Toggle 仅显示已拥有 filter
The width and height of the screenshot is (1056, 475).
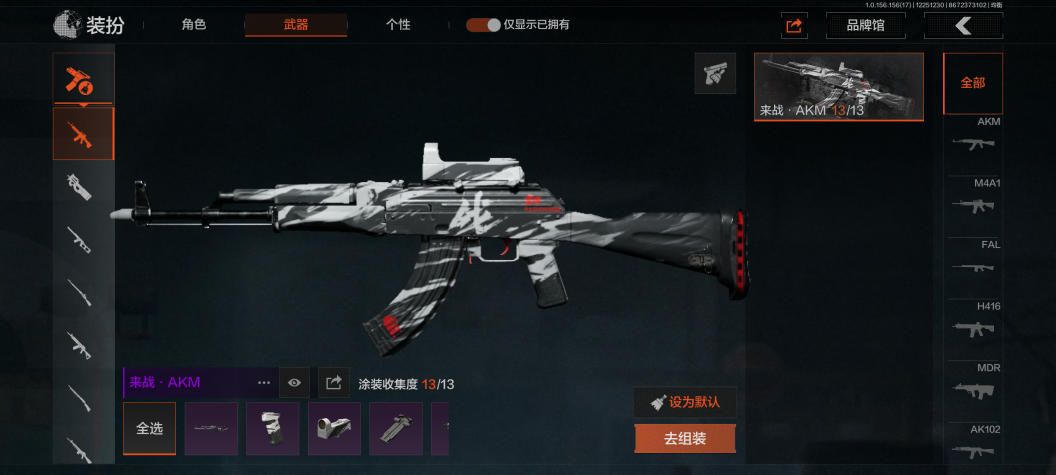(x=483, y=25)
